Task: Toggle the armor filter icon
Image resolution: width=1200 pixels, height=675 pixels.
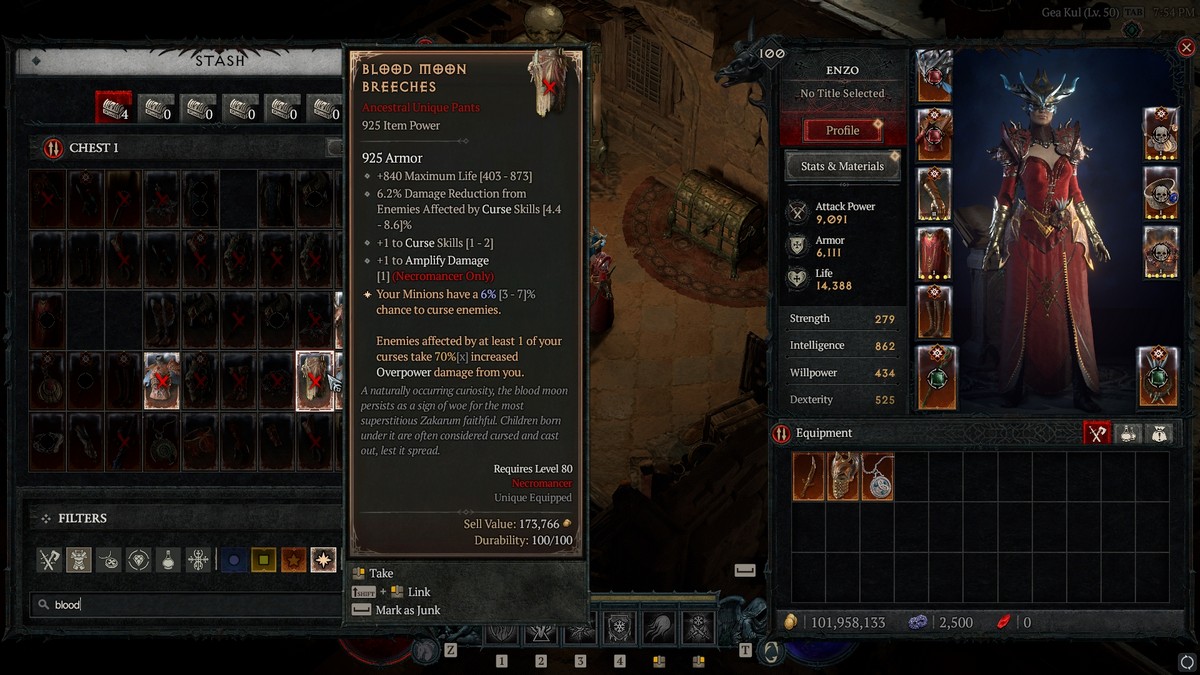Action: [79, 560]
